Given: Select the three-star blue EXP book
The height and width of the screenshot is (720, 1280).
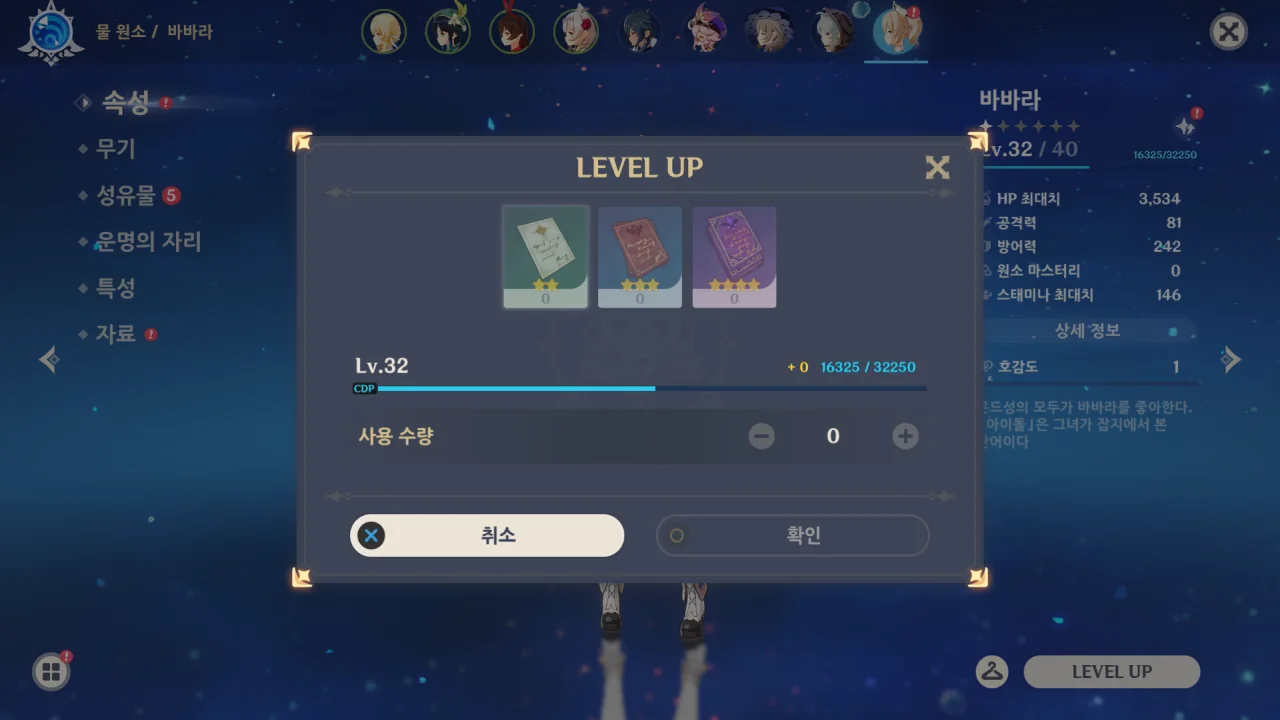Looking at the screenshot, I should [640, 257].
